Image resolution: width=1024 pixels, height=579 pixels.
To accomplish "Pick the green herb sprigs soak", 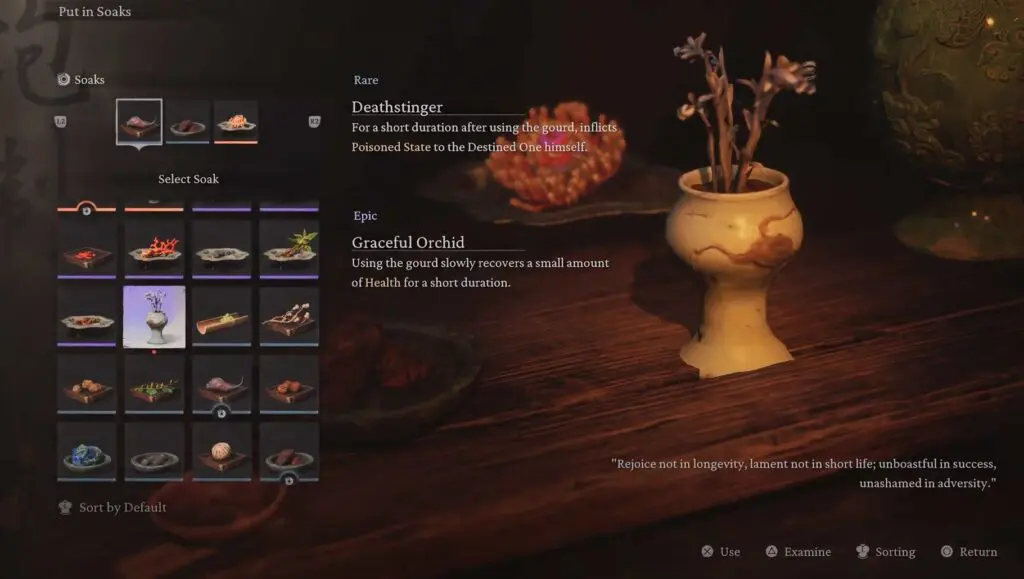I will (154, 384).
